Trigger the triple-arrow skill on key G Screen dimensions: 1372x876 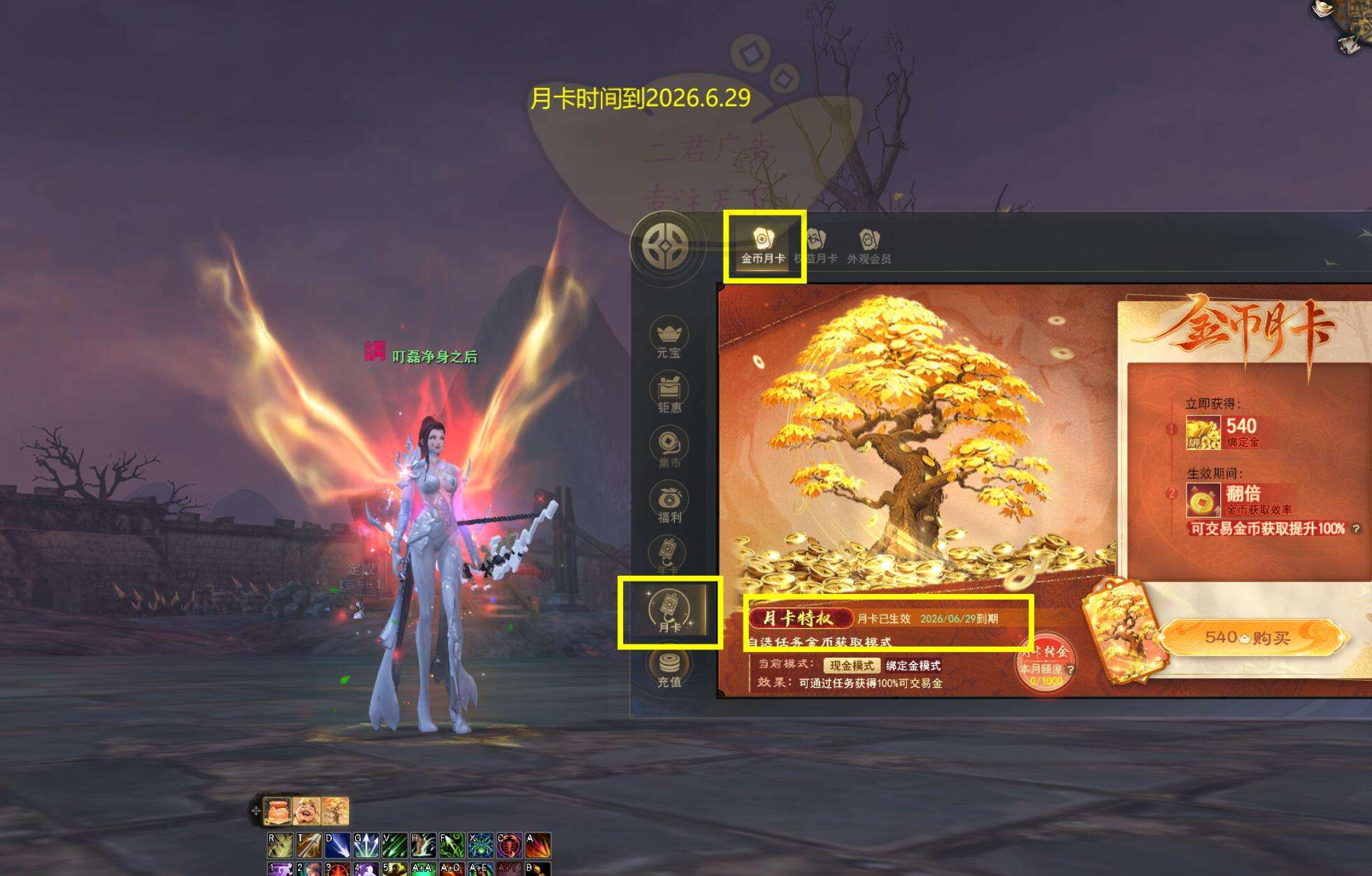[366, 845]
